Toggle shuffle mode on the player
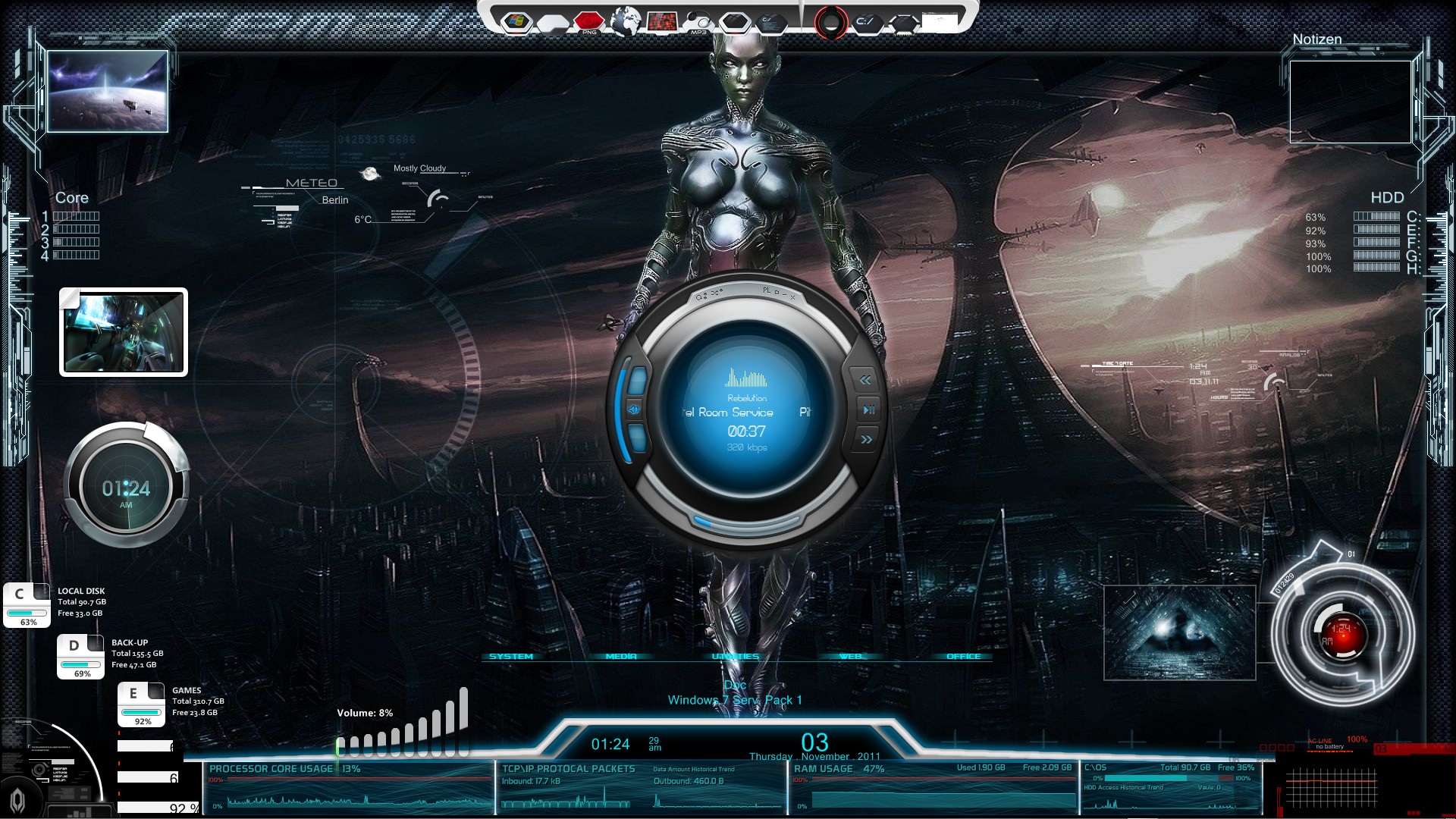1456x819 pixels. click(714, 293)
